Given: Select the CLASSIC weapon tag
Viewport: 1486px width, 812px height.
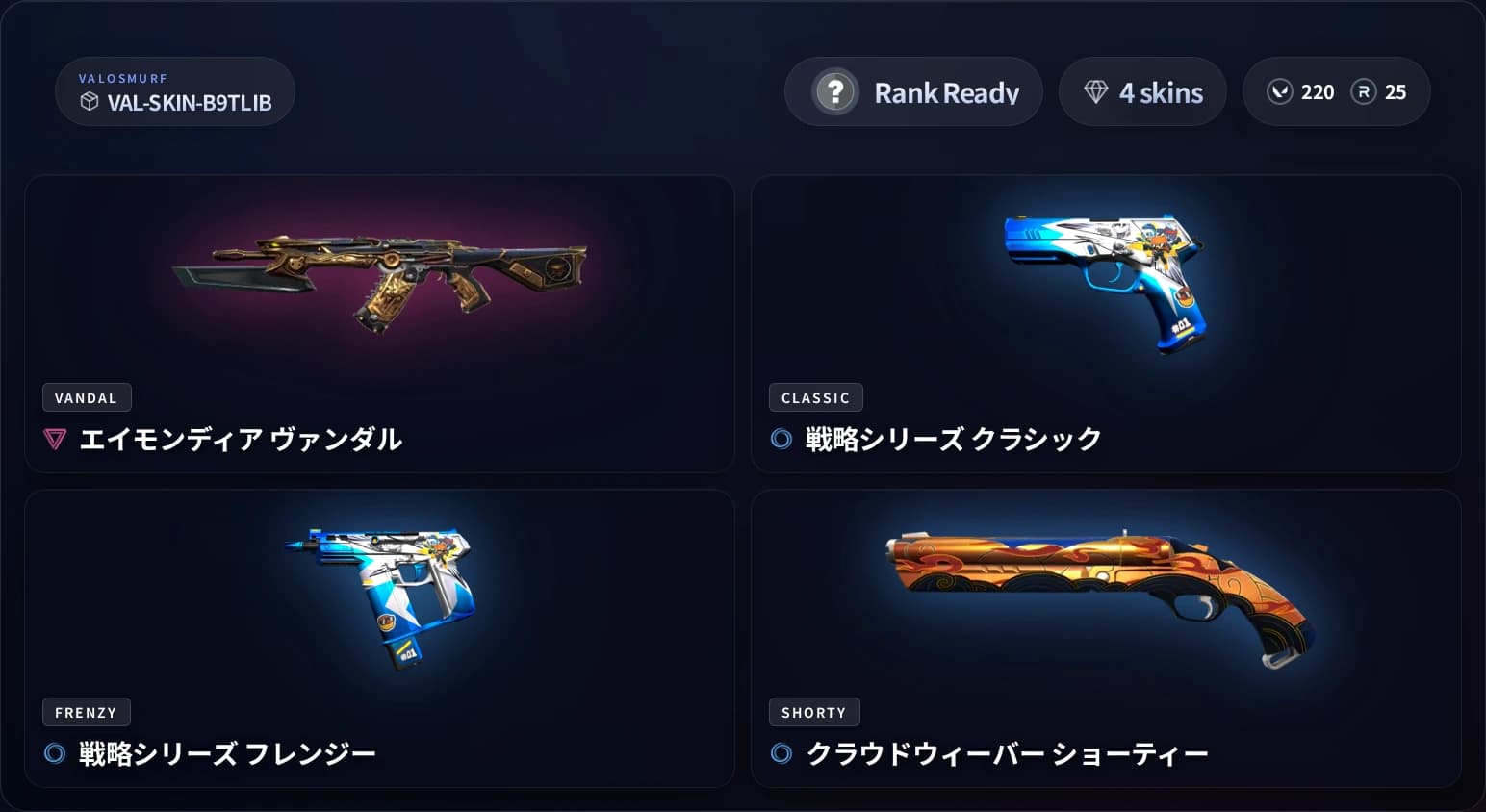Looking at the screenshot, I should tap(815, 397).
